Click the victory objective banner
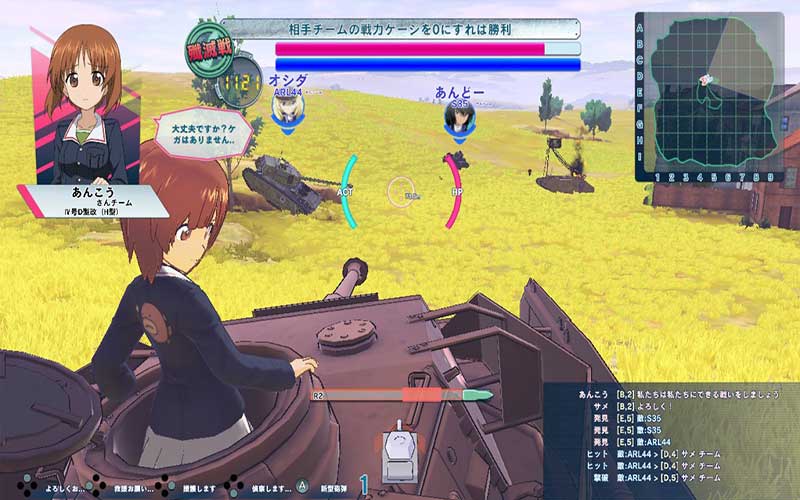 400,29
